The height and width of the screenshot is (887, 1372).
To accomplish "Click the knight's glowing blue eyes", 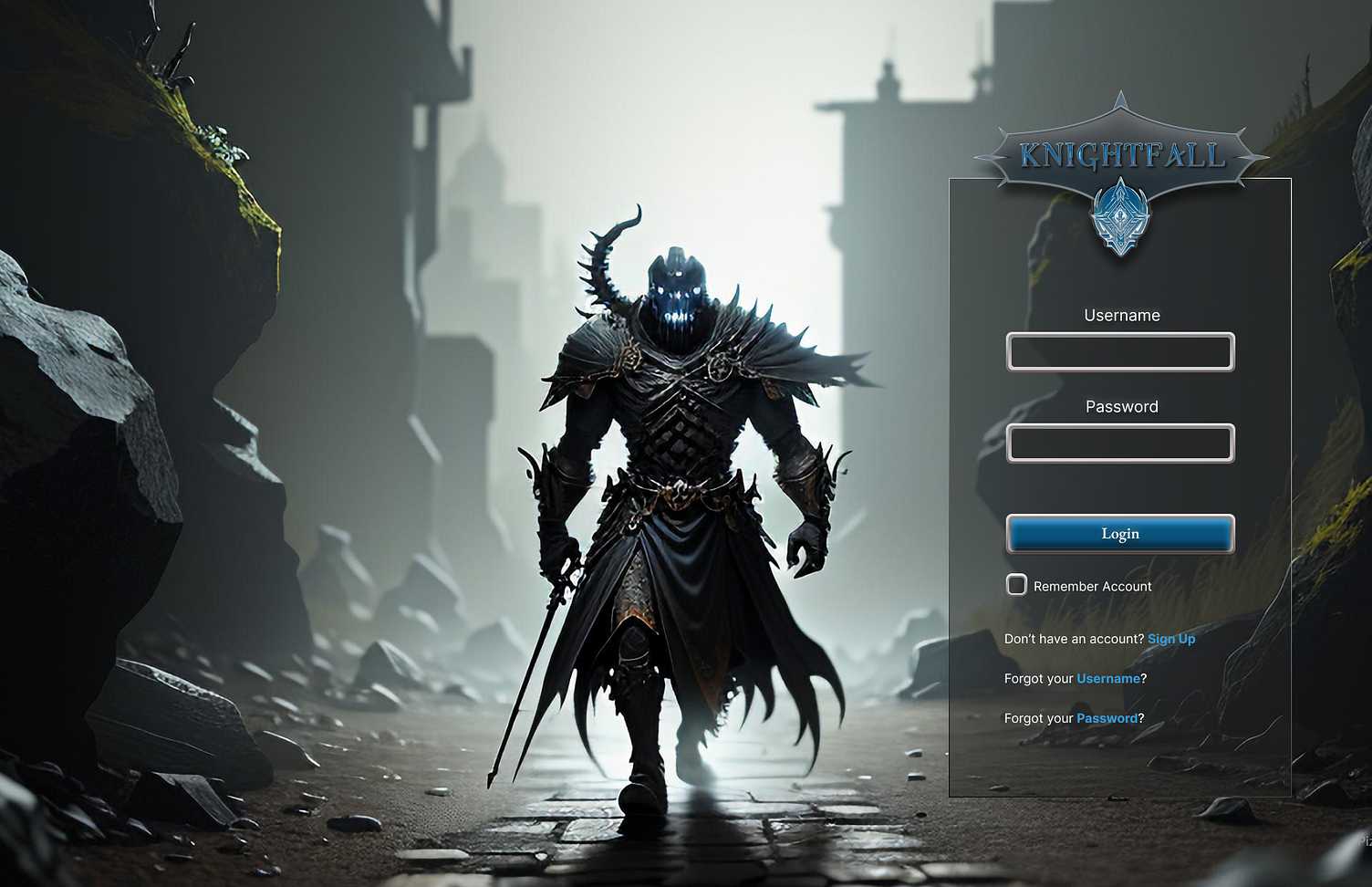I will [x=680, y=290].
